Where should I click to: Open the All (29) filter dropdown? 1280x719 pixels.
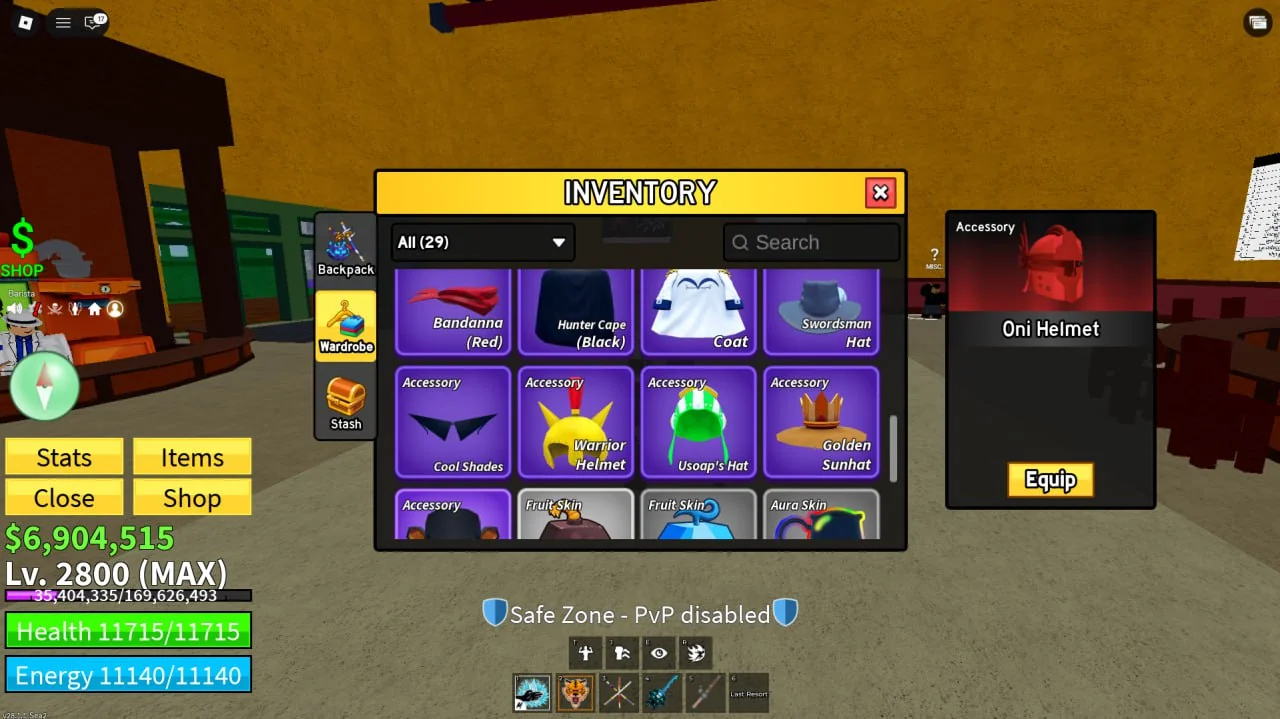482,242
